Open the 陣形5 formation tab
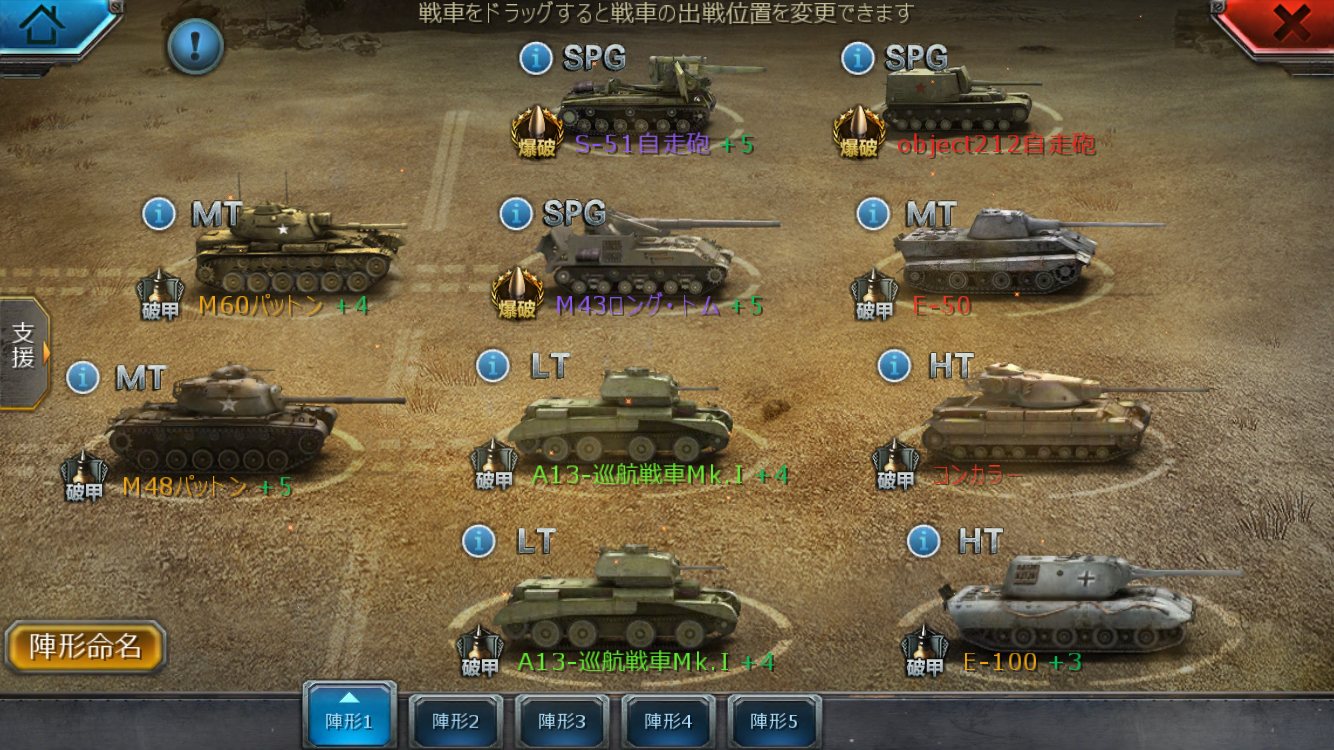 pos(774,720)
